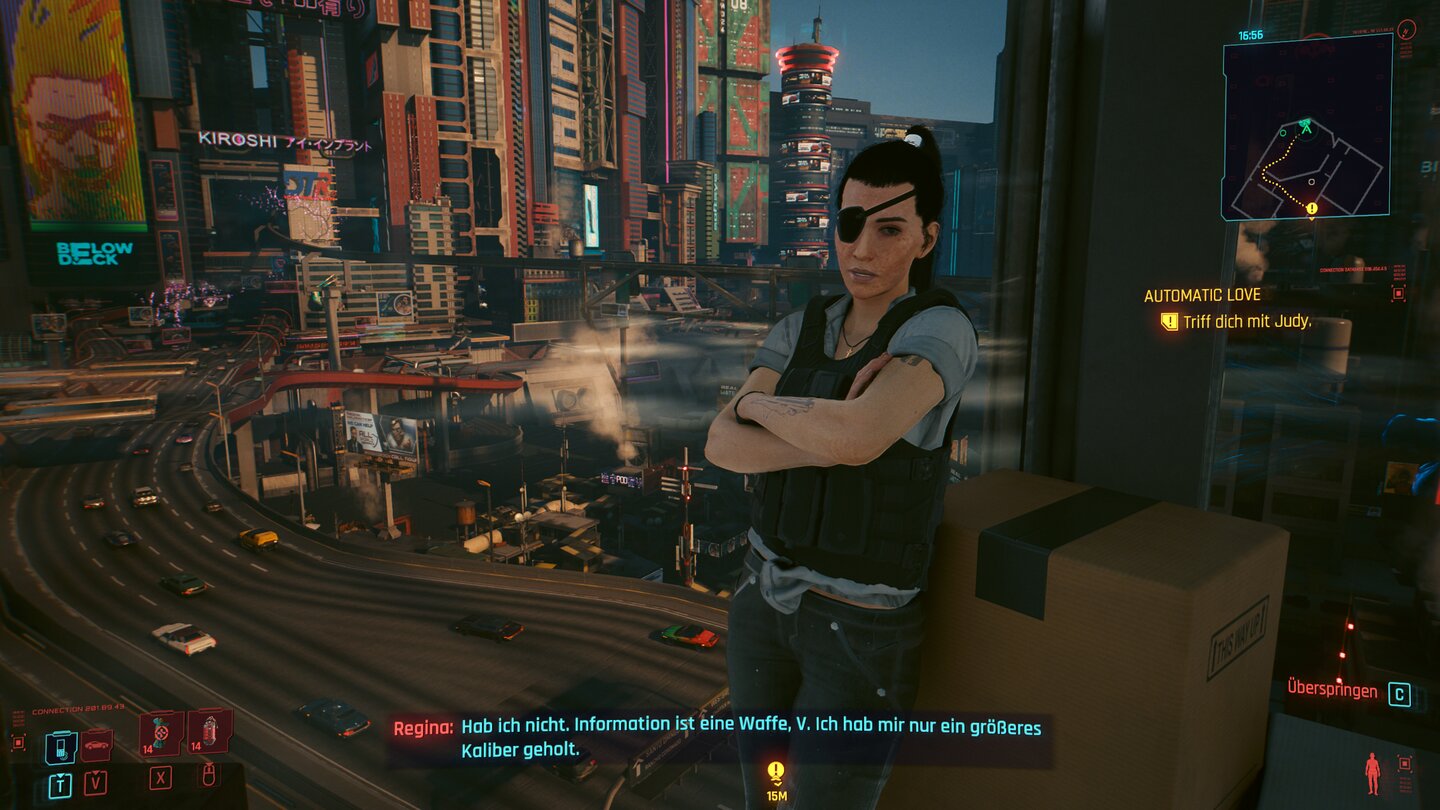Click the X grenade keybind icon
Screen dimensions: 1440x810
160,778
